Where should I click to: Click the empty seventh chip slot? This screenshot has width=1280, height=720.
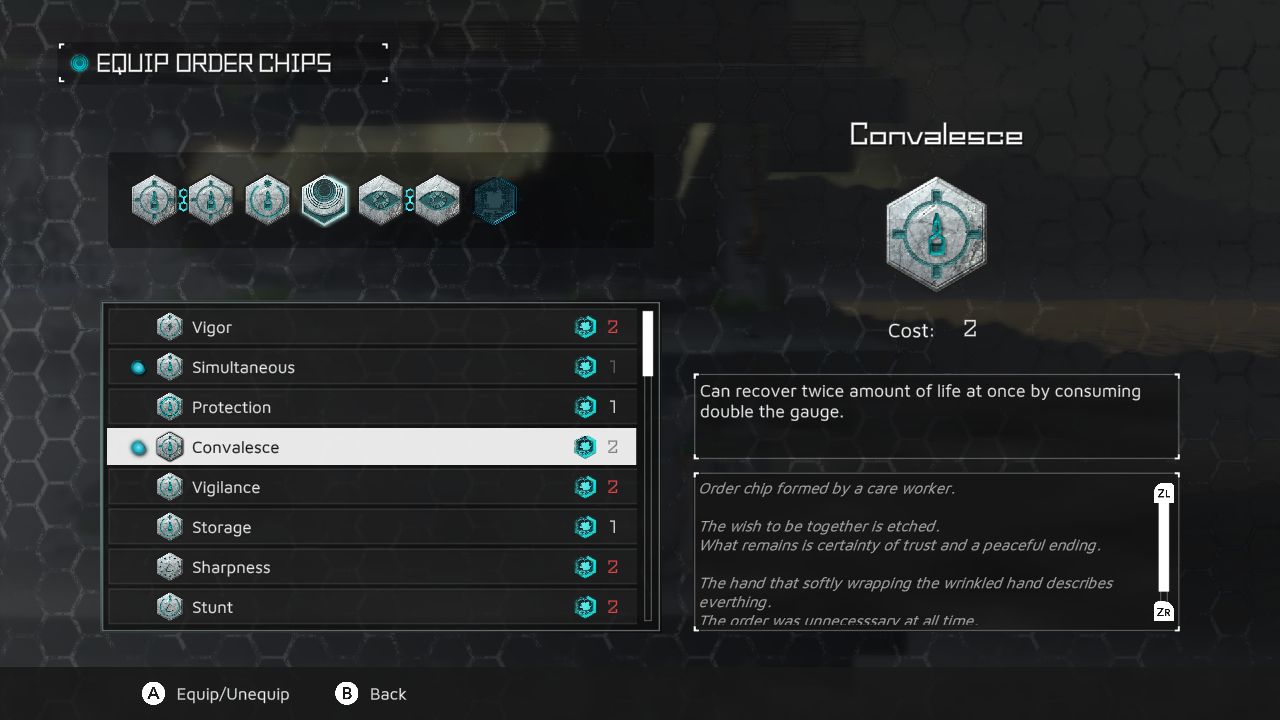(x=495, y=200)
